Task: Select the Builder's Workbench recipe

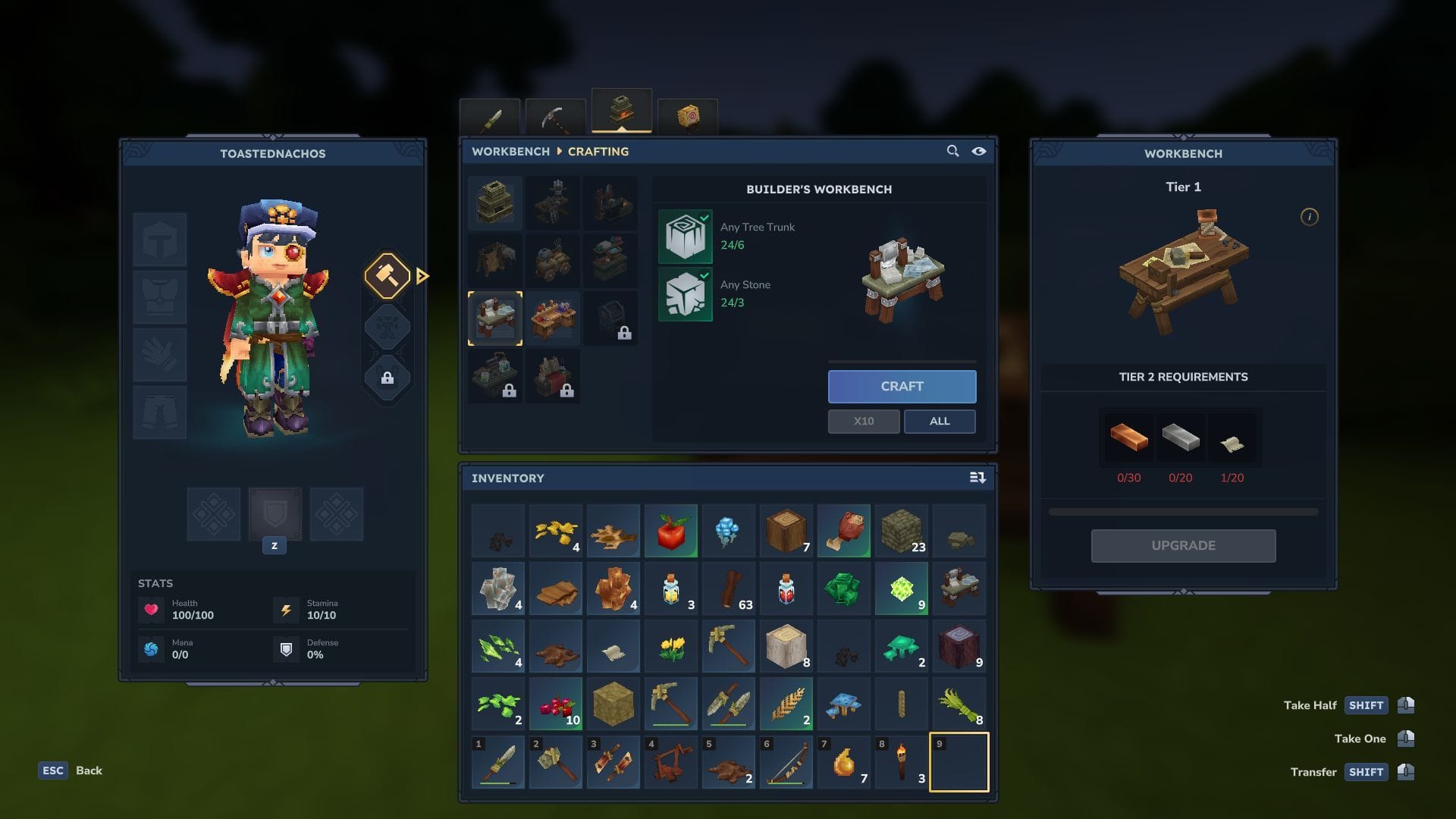Action: [x=495, y=318]
